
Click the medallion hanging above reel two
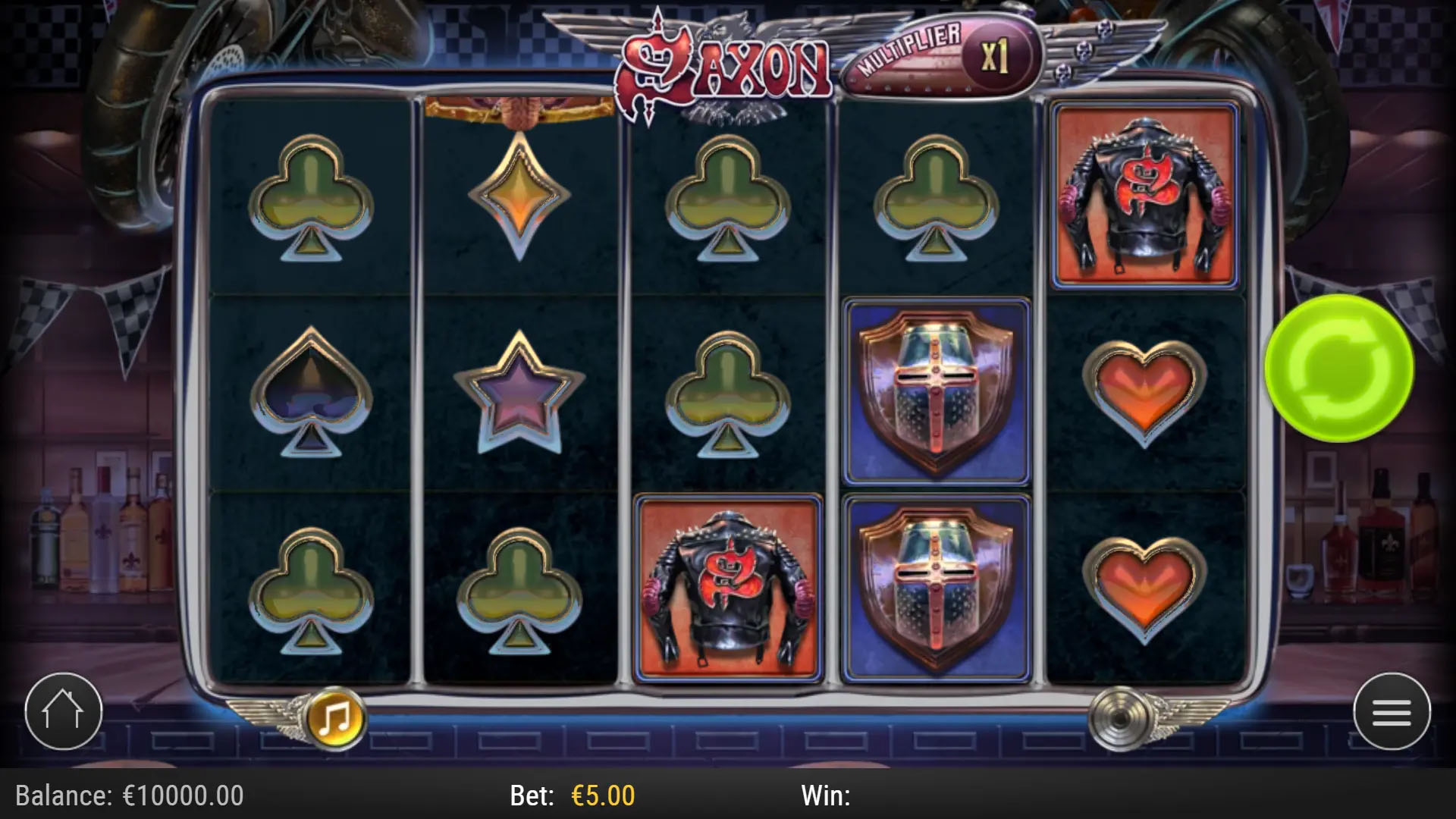(520, 106)
